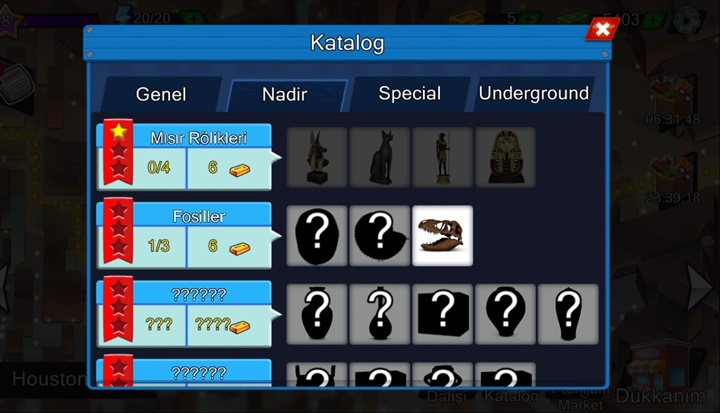Screen dimensions: 720x413
Task: Select the Egyptian cat statue
Action: click(380, 157)
